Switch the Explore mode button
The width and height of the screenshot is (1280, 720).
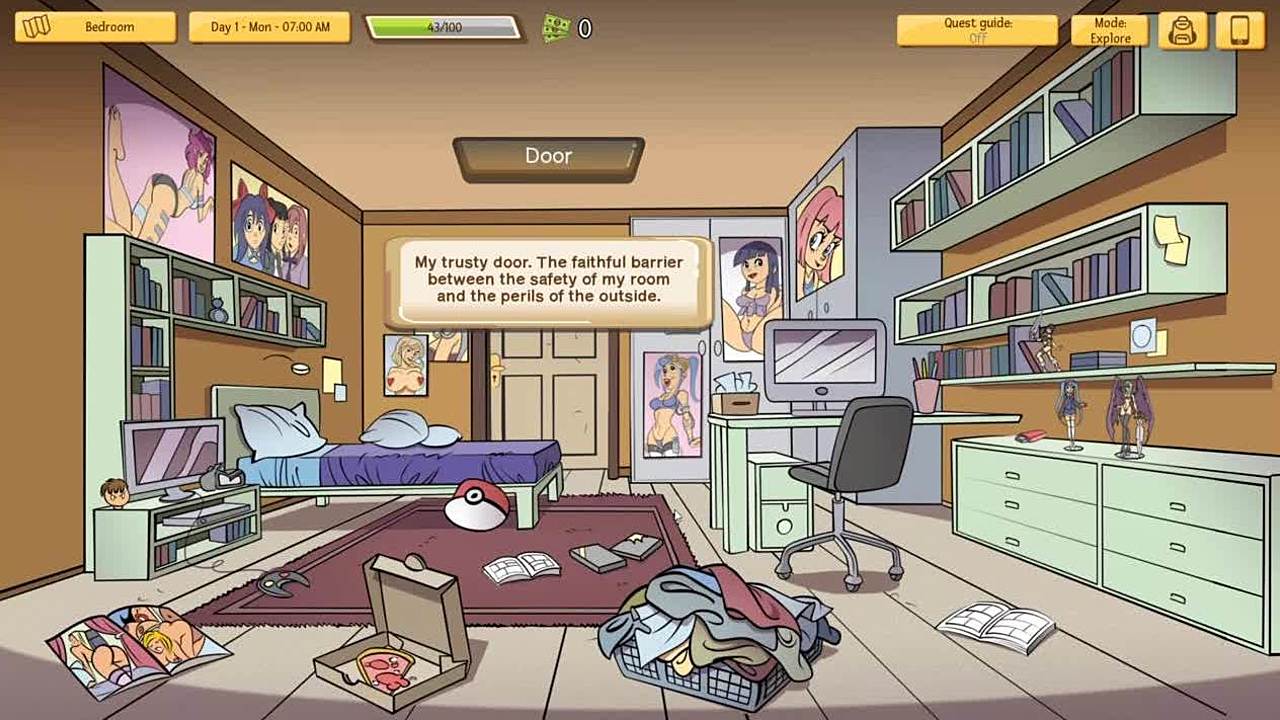[1110, 30]
